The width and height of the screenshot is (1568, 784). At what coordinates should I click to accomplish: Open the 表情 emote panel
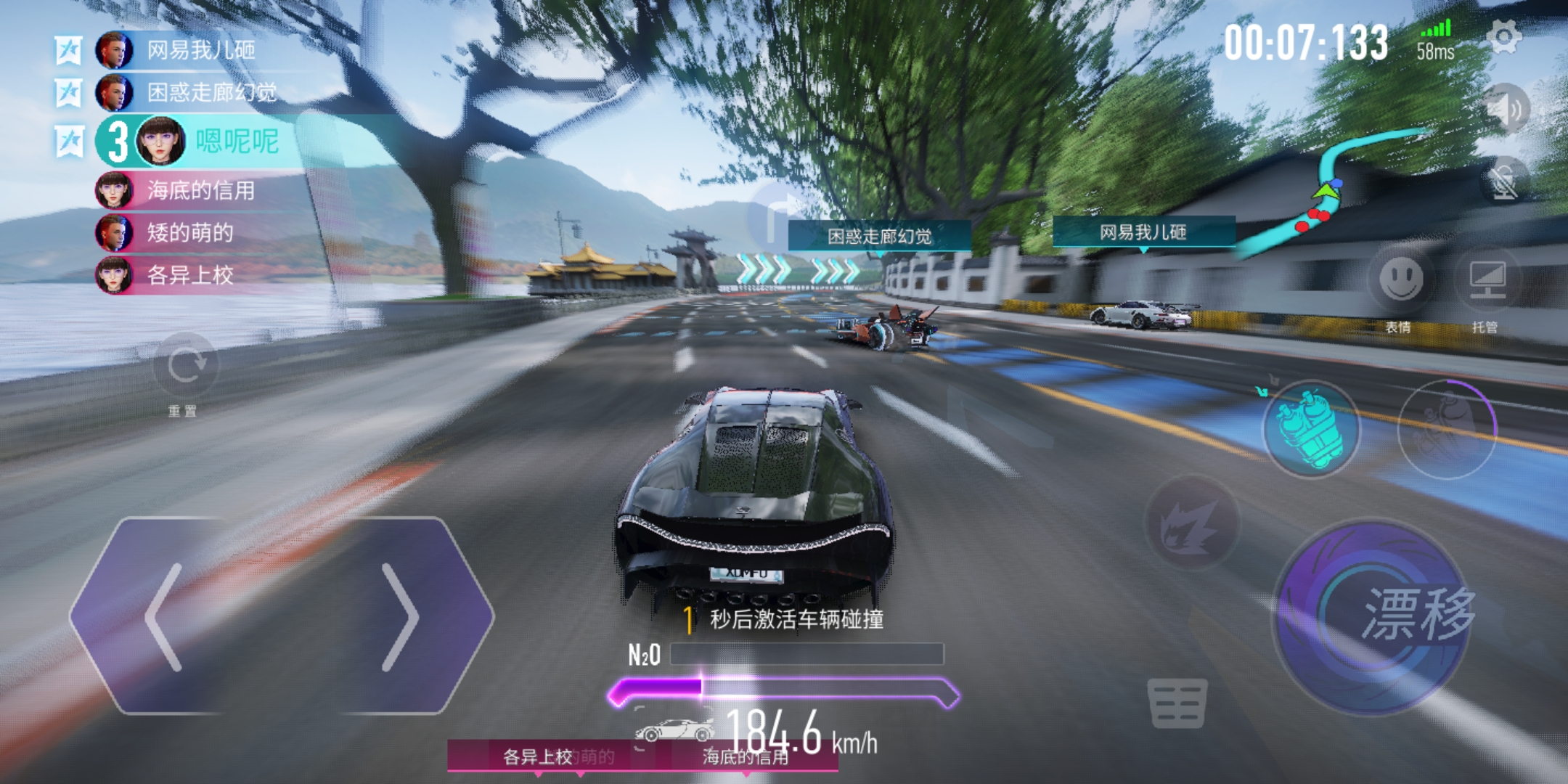(1400, 279)
